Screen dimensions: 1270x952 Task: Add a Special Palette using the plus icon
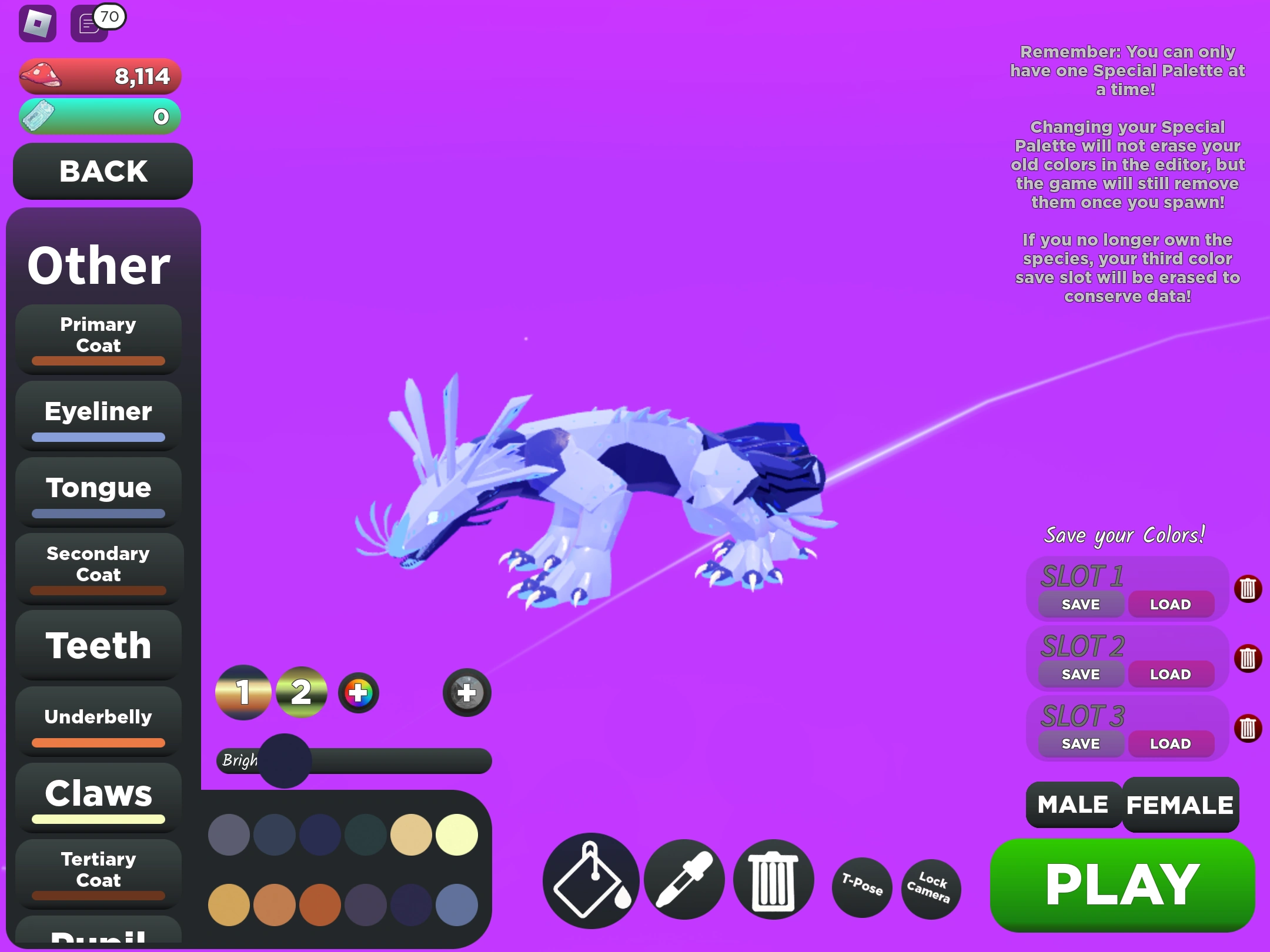click(x=466, y=693)
